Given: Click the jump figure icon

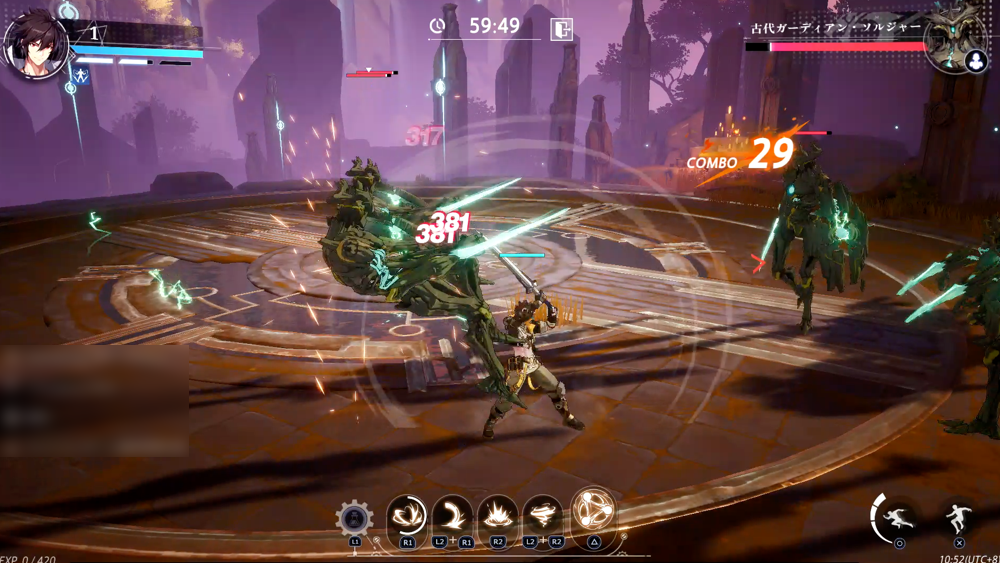Looking at the screenshot, I should click(x=958, y=518).
